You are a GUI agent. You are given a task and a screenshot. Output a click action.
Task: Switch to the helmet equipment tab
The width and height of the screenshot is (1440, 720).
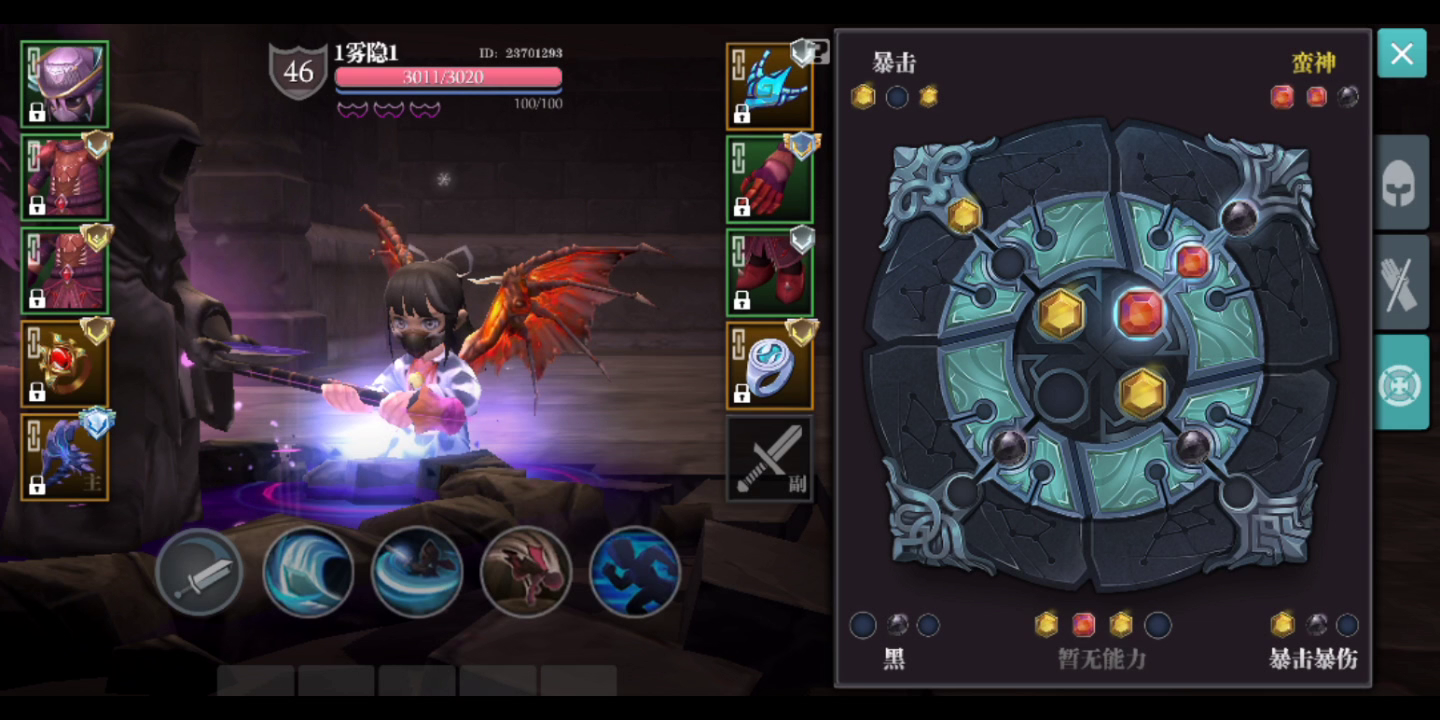point(1401,185)
